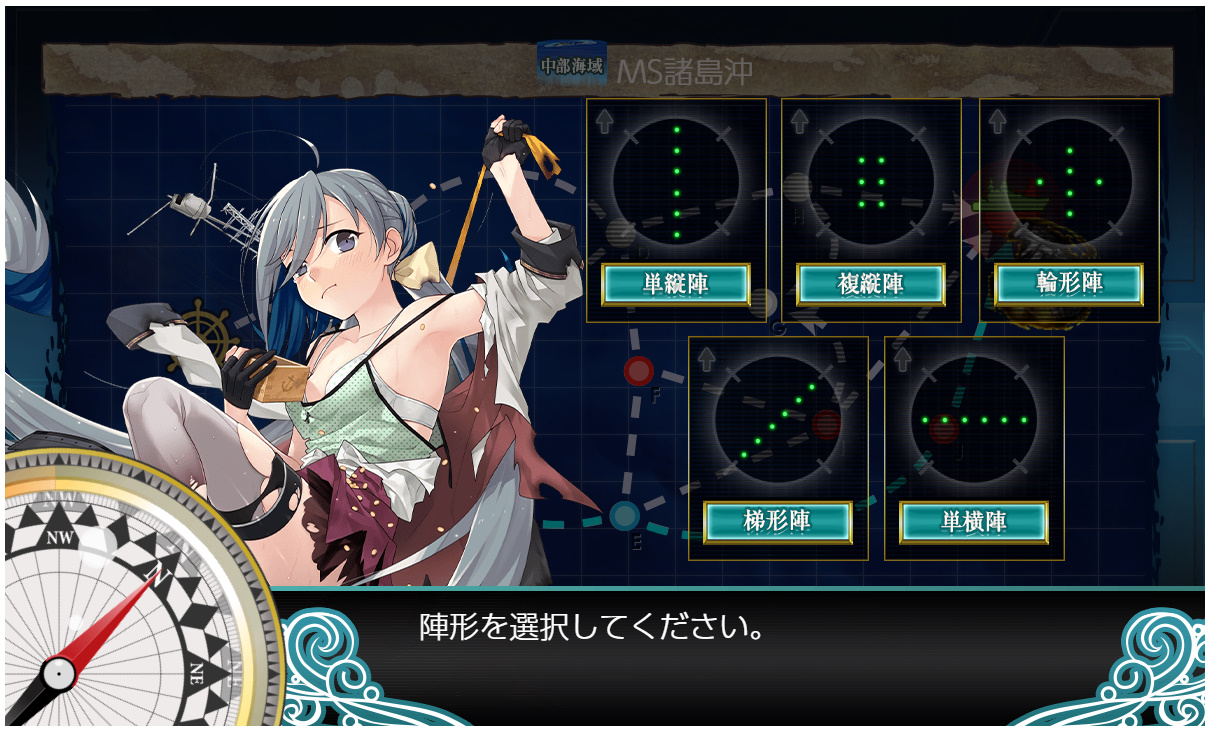Choose the 複縦陣 formation button
The height and width of the screenshot is (732, 1208).
pos(870,284)
